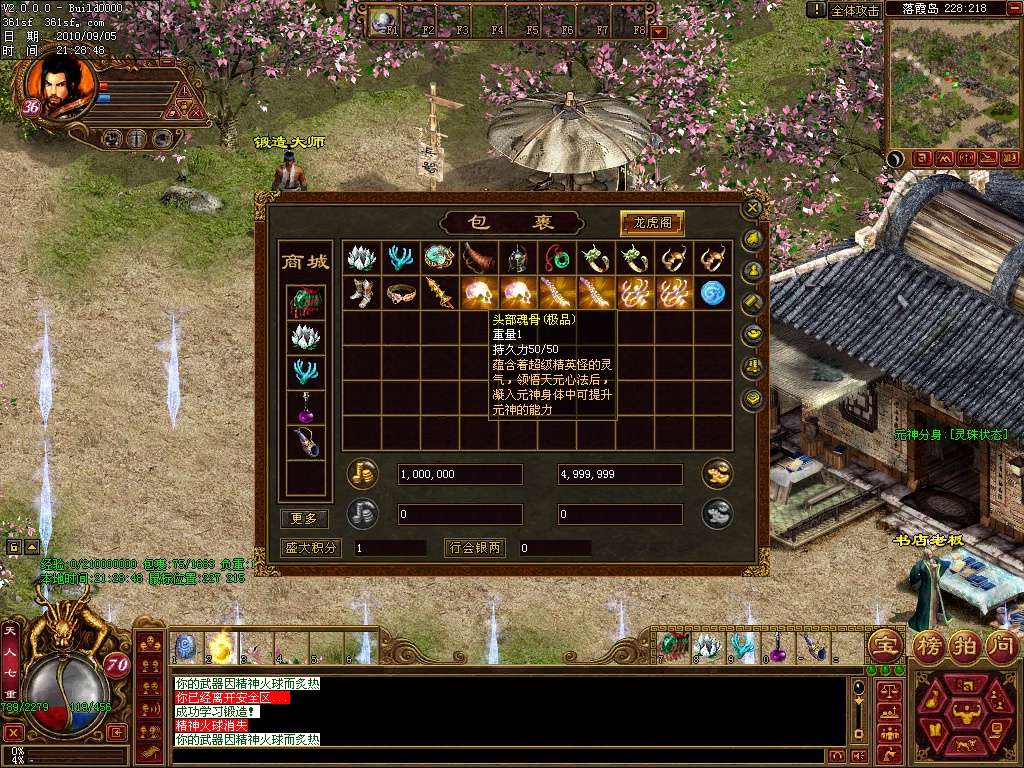Screen dimensions: 1024x768
Task: Select the white lotus item in the bag grid
Action: [361, 258]
